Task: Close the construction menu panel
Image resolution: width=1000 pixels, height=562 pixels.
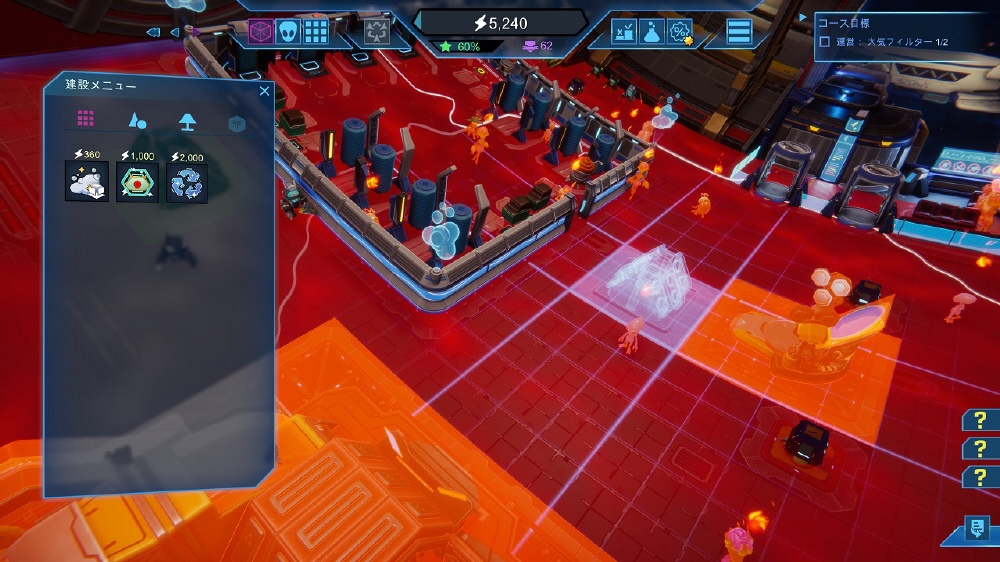Action: (x=264, y=91)
